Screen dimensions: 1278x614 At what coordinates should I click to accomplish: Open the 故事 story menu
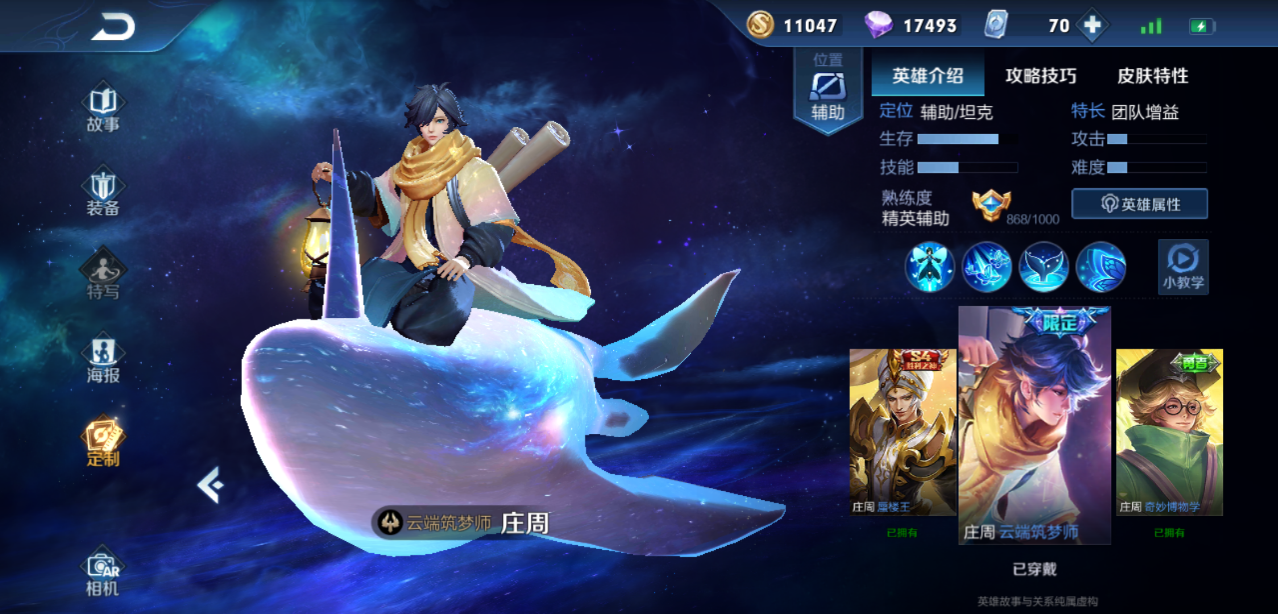103,109
